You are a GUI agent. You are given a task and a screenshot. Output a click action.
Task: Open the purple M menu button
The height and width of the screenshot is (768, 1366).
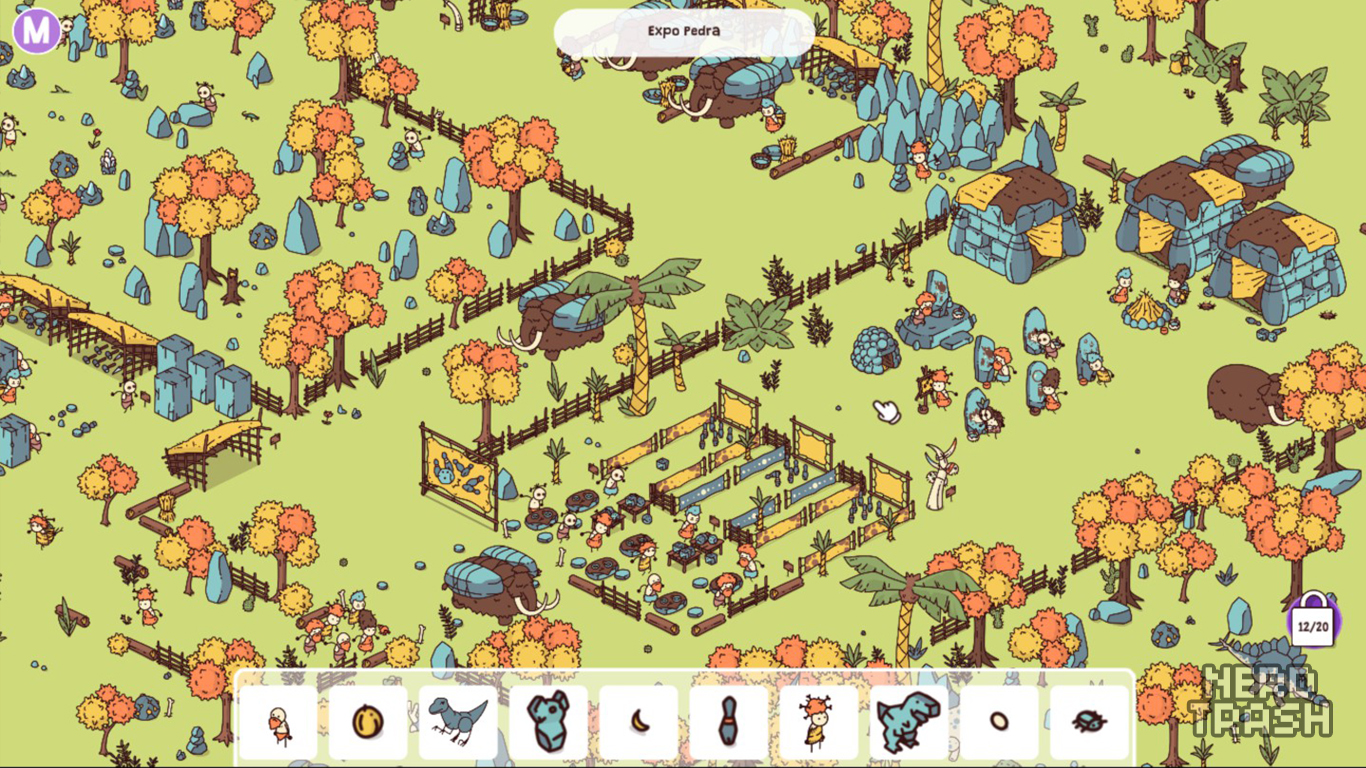tap(37, 31)
